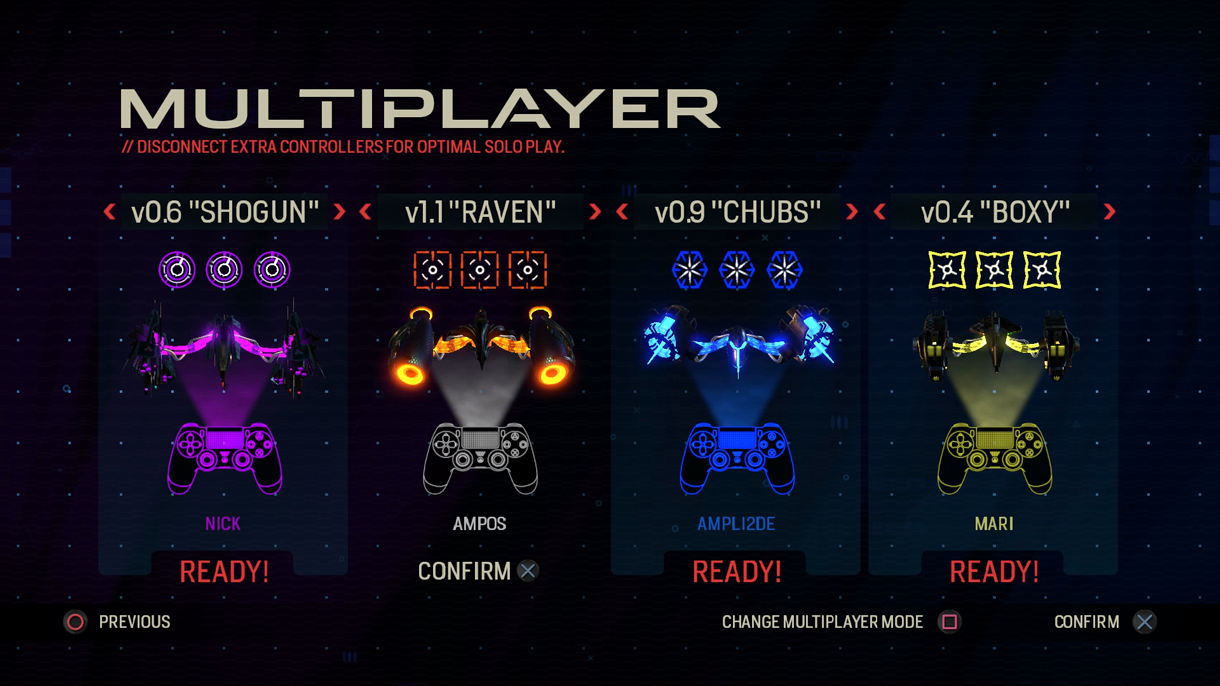The image size is (1220, 686).
Task: Click MARI's READY! status
Action: click(x=993, y=572)
